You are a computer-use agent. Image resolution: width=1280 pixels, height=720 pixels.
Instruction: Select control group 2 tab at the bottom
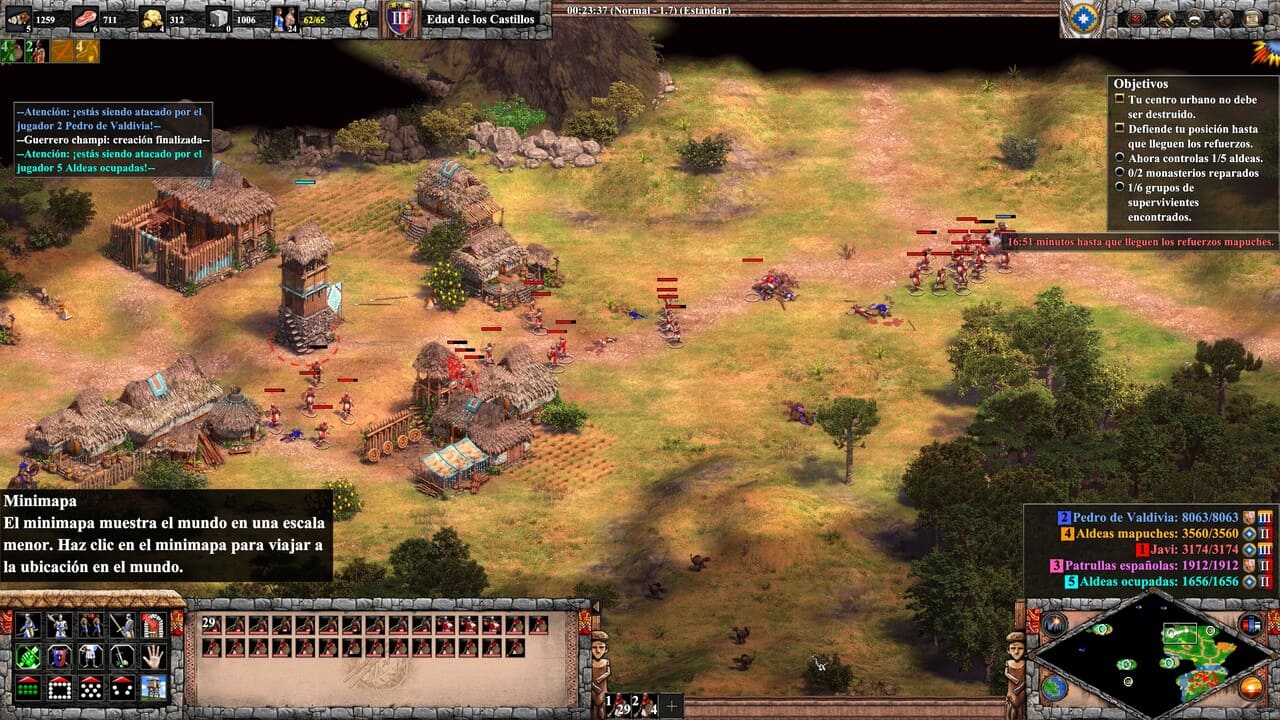tap(644, 703)
